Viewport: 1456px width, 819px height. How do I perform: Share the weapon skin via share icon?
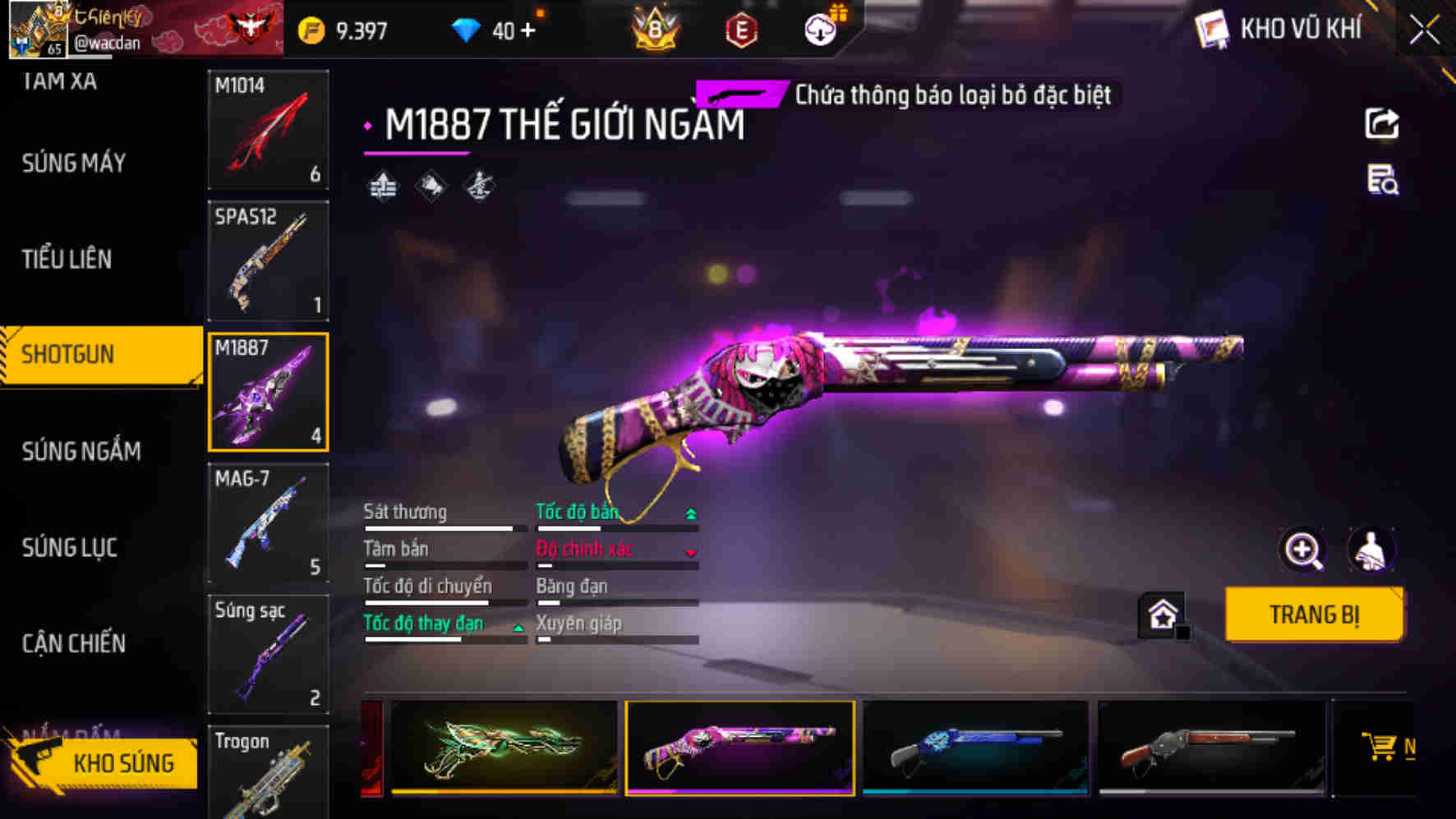[1381, 124]
